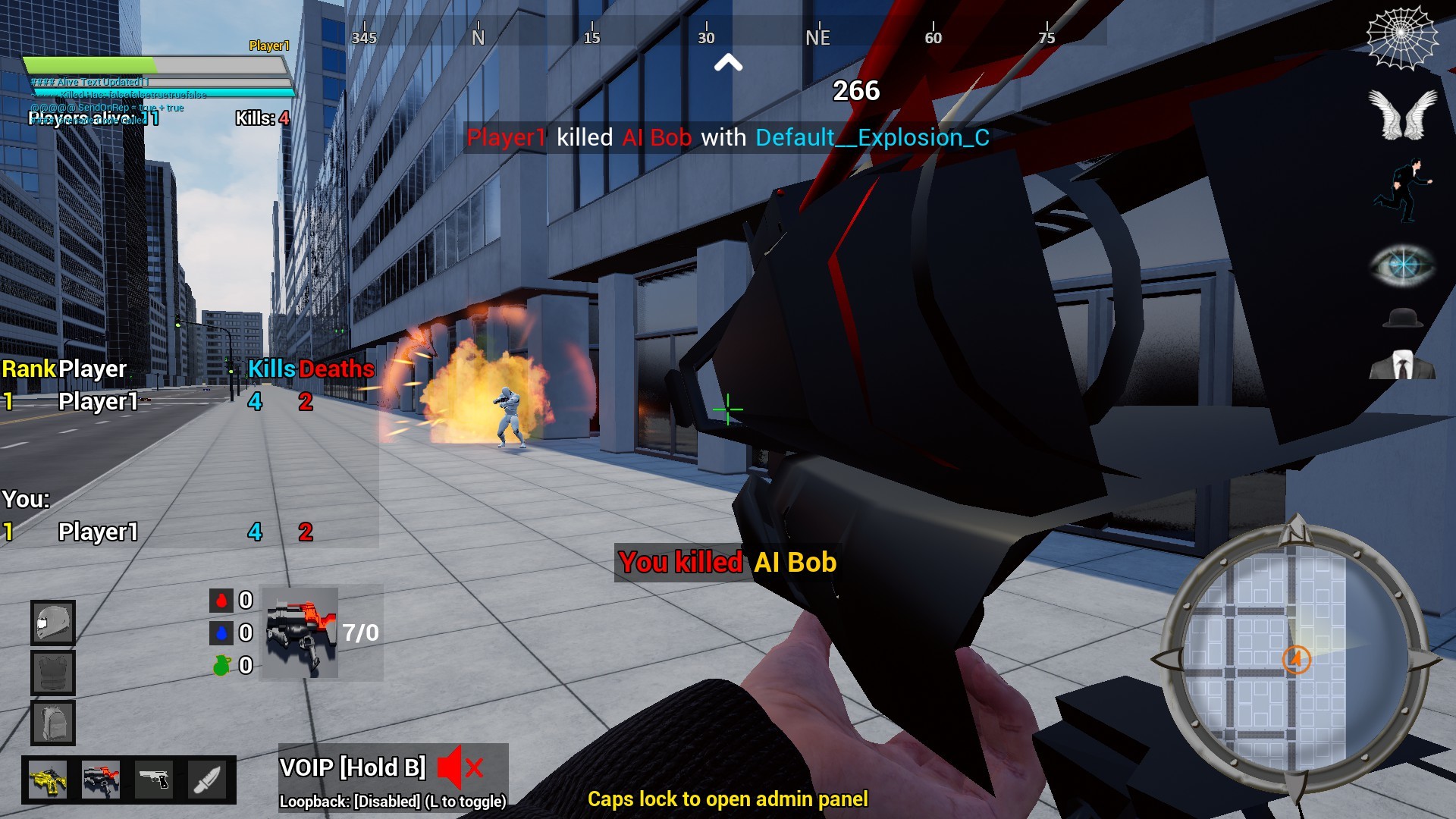
Task: Open the admin panel via Caps lock prompt
Action: pos(728,799)
